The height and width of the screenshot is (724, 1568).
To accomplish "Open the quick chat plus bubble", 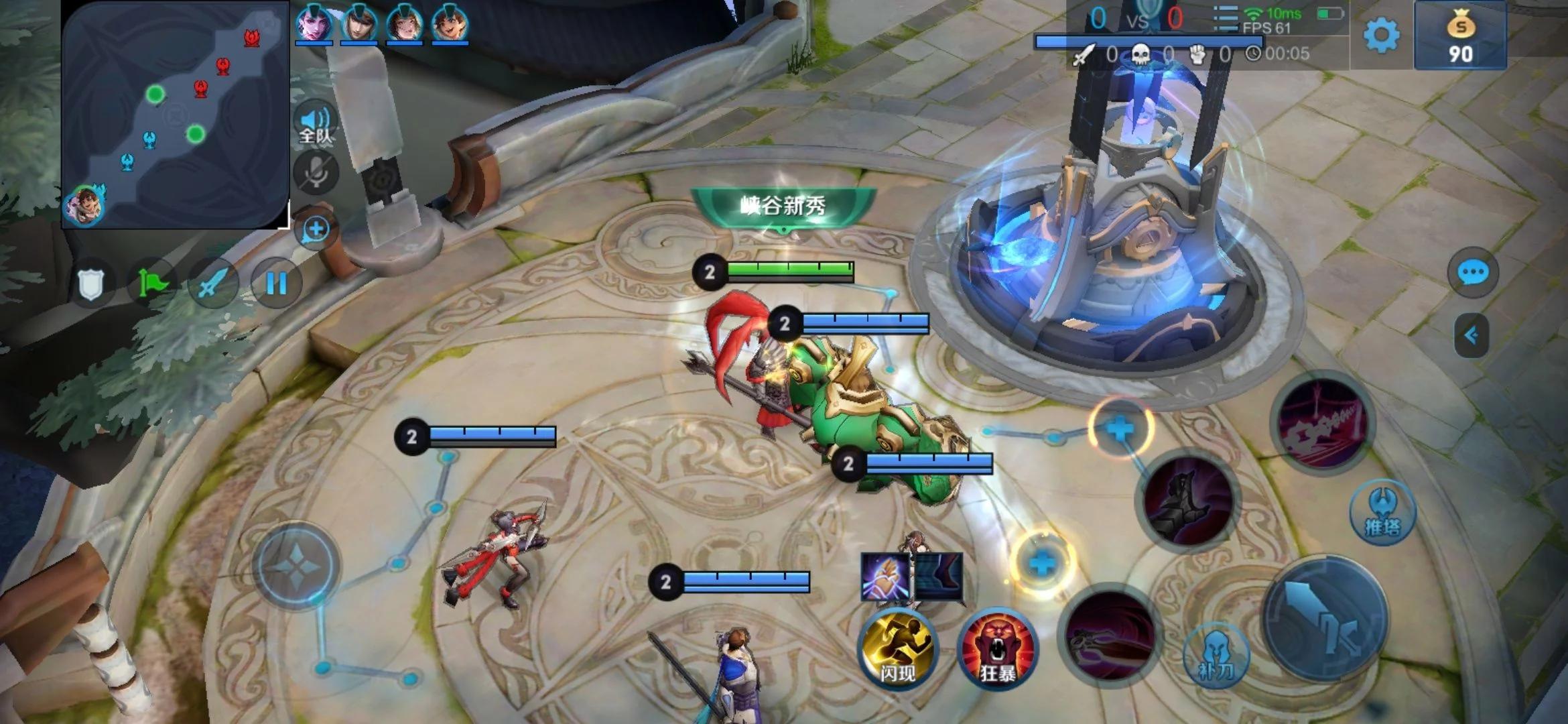I will click(315, 230).
